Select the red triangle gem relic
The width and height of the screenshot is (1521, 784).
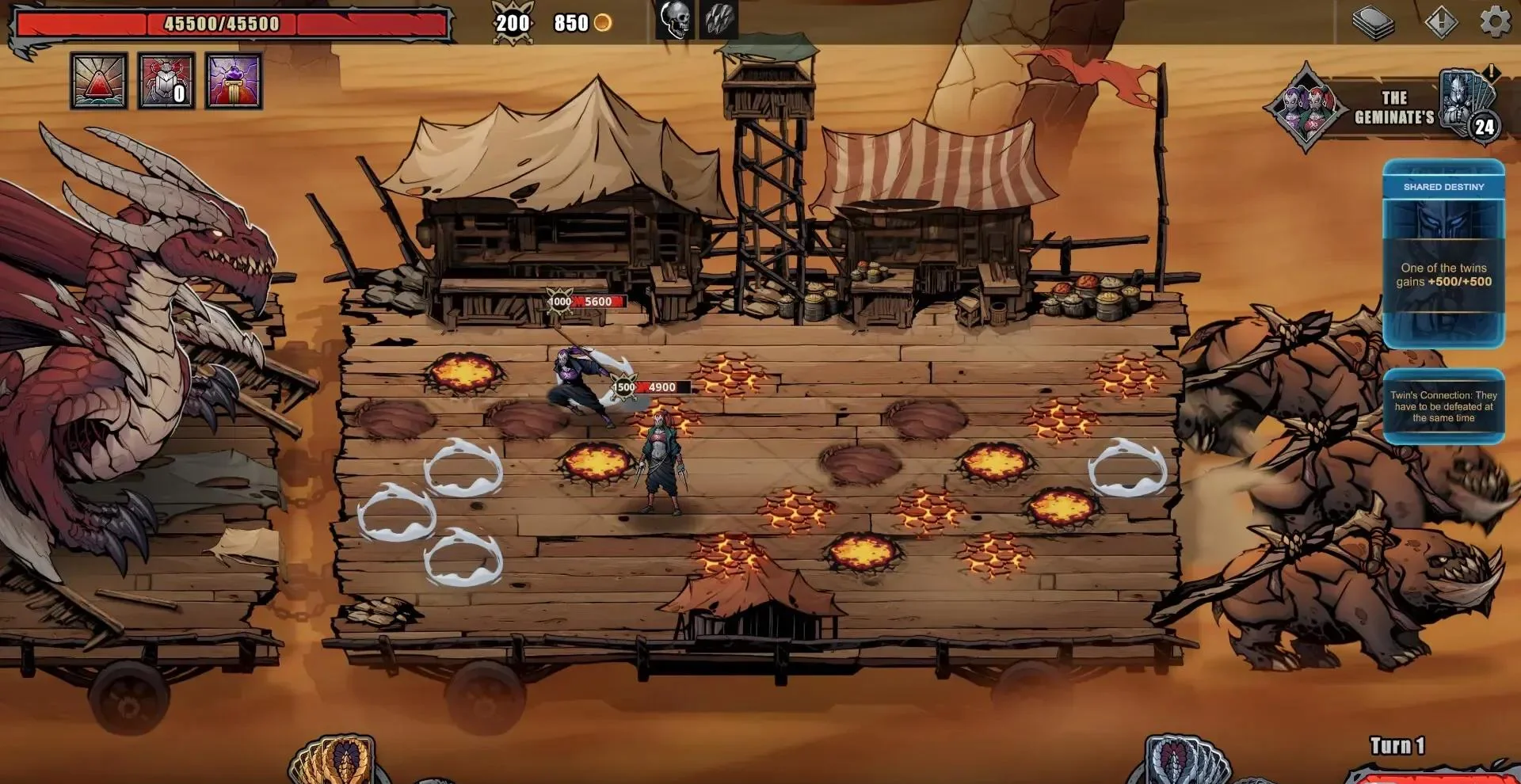click(x=99, y=81)
